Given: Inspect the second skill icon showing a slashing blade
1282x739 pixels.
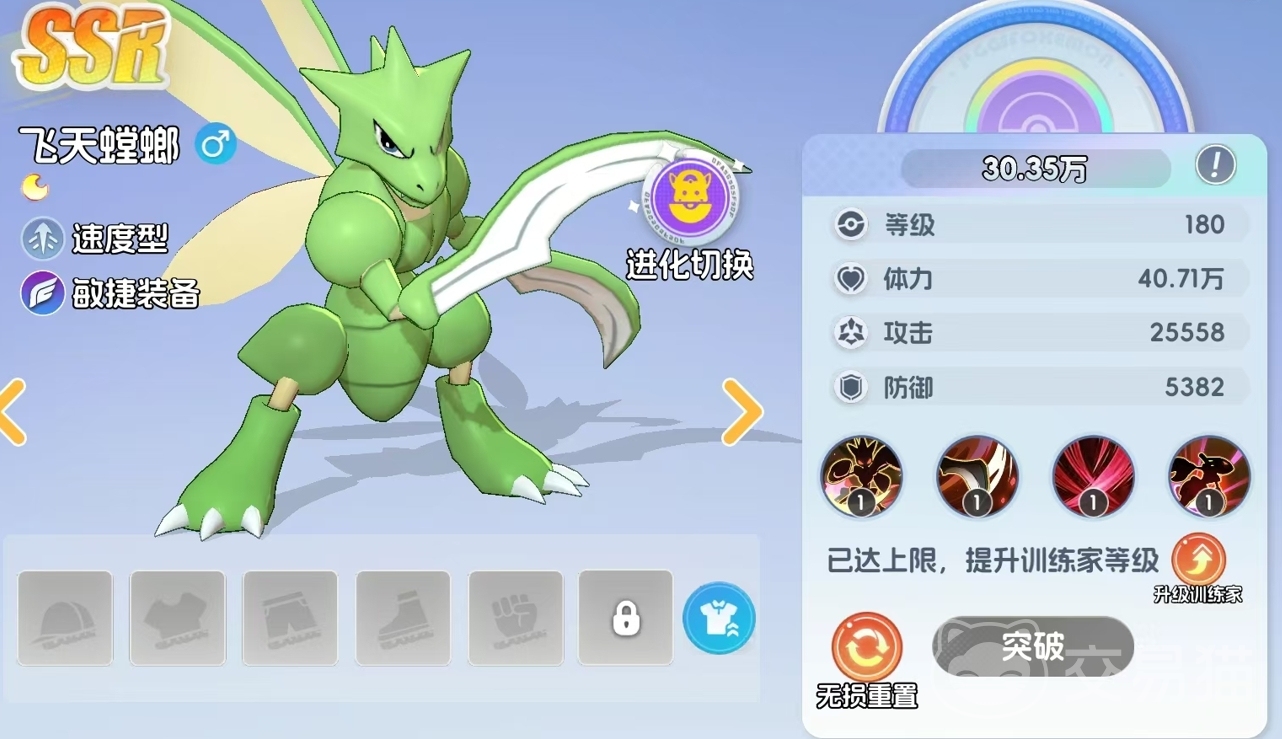Looking at the screenshot, I should [x=977, y=476].
